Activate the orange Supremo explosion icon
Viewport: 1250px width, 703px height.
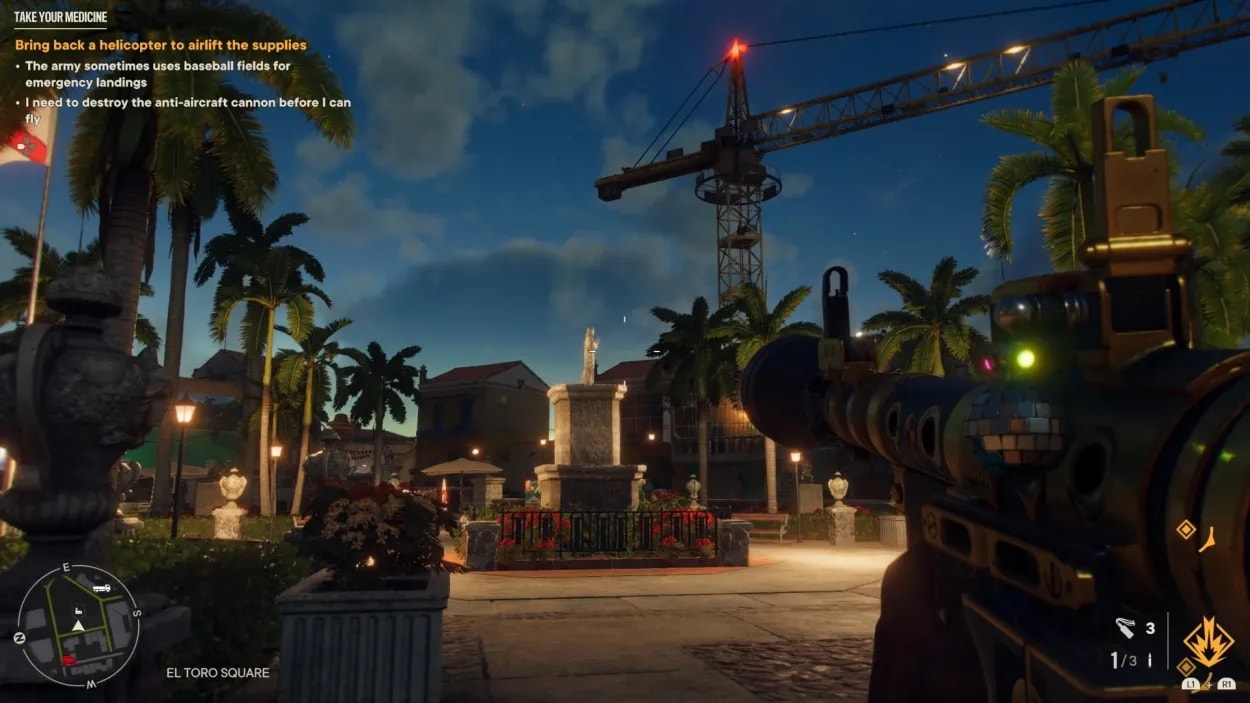point(1207,642)
